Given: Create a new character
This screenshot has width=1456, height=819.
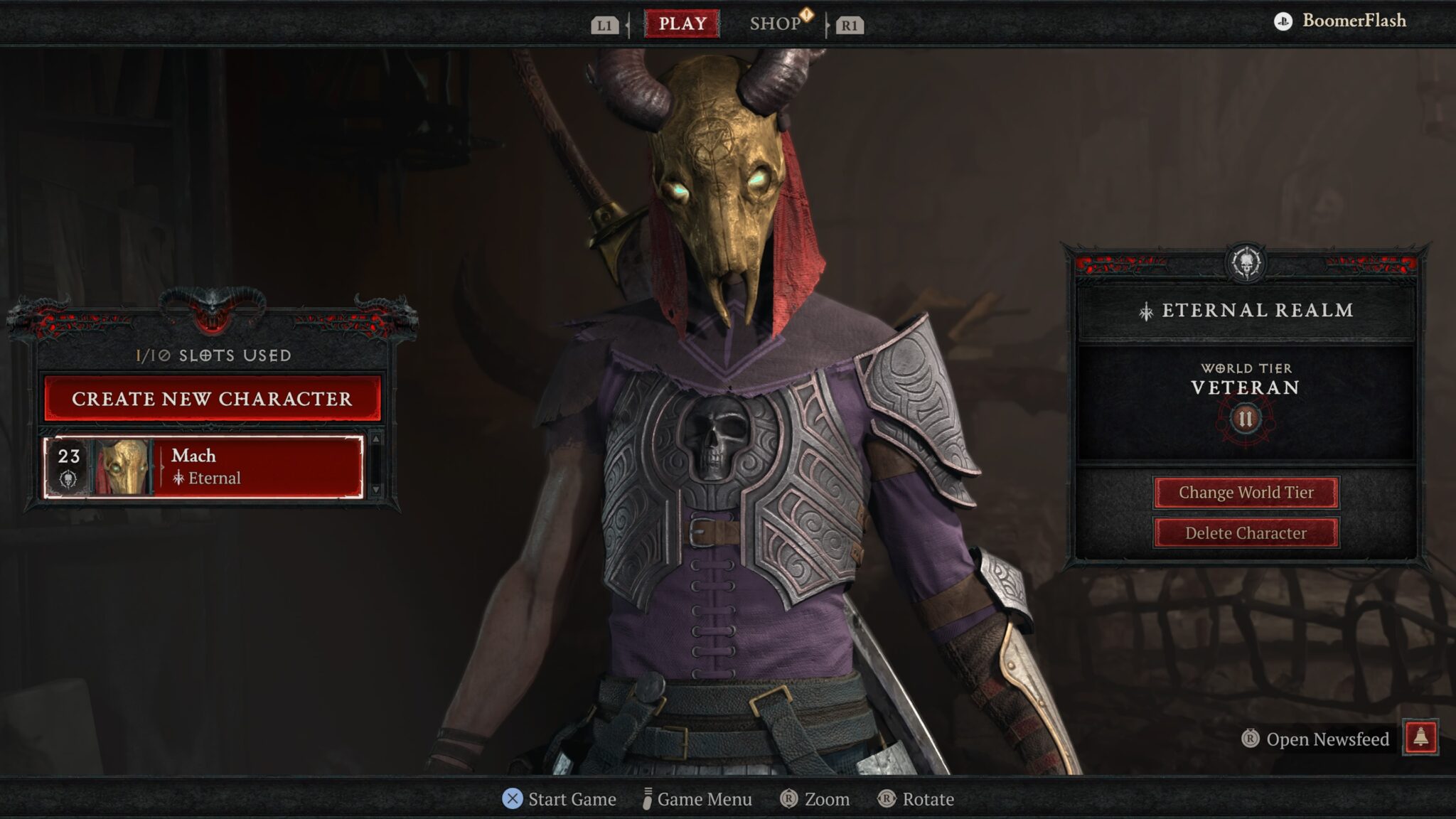Looking at the screenshot, I should 212,398.
